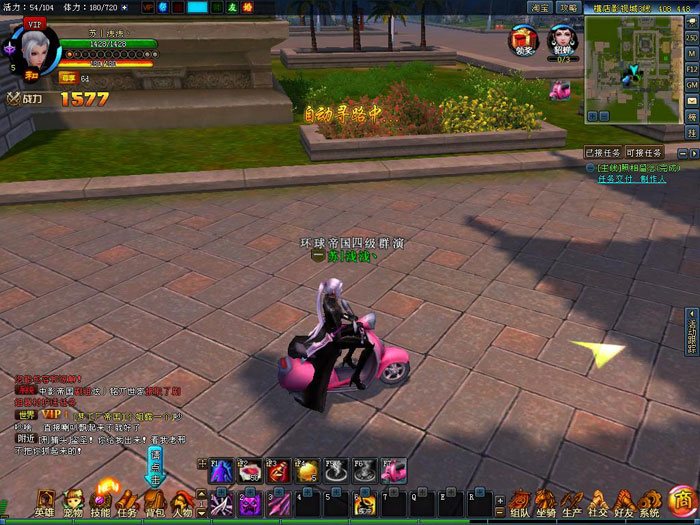
Task: Open the 攻略 (Guide) button
Action: click(x=568, y=7)
